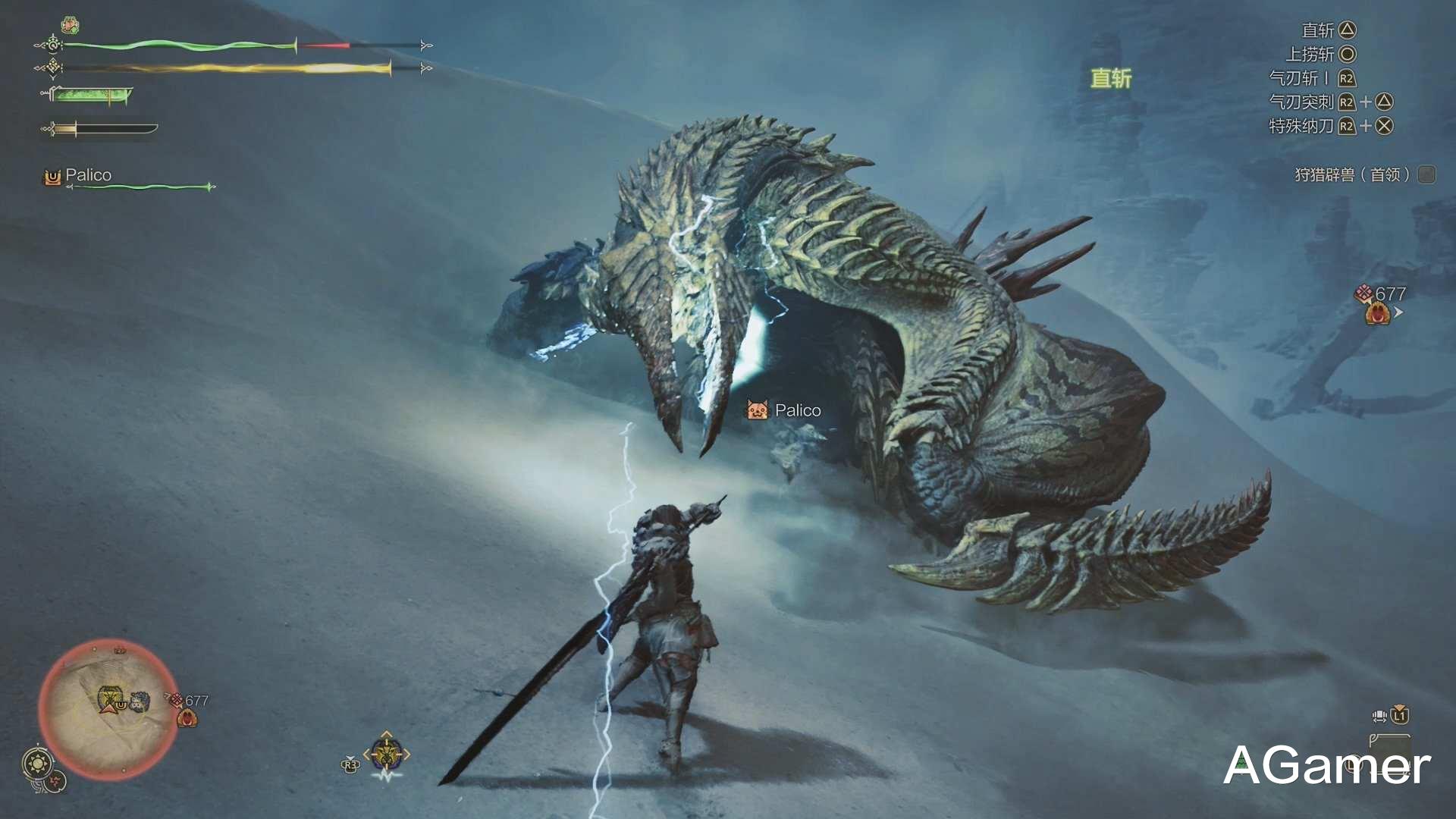
Task: Click the sun time-of-day indicator
Action: pyautogui.click(x=37, y=763)
